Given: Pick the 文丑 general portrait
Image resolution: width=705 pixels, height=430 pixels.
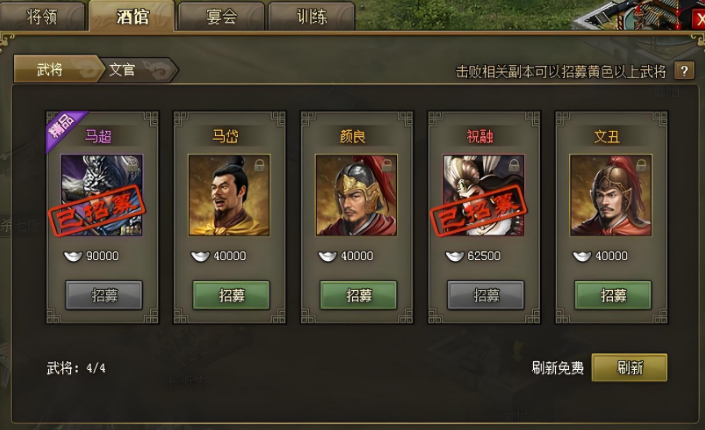Looking at the screenshot, I should pyautogui.click(x=612, y=194).
